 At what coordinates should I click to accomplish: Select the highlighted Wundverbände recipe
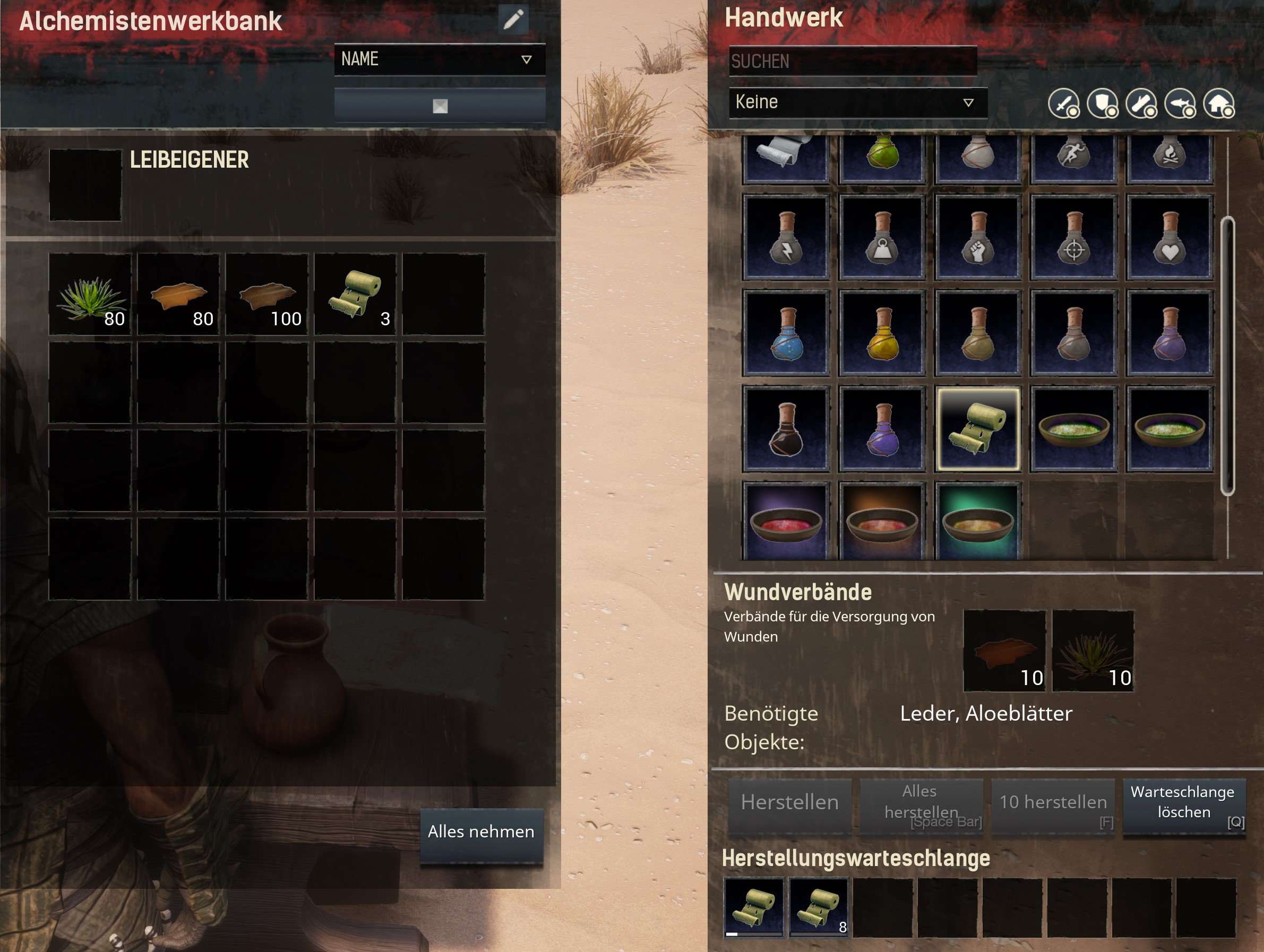click(978, 429)
